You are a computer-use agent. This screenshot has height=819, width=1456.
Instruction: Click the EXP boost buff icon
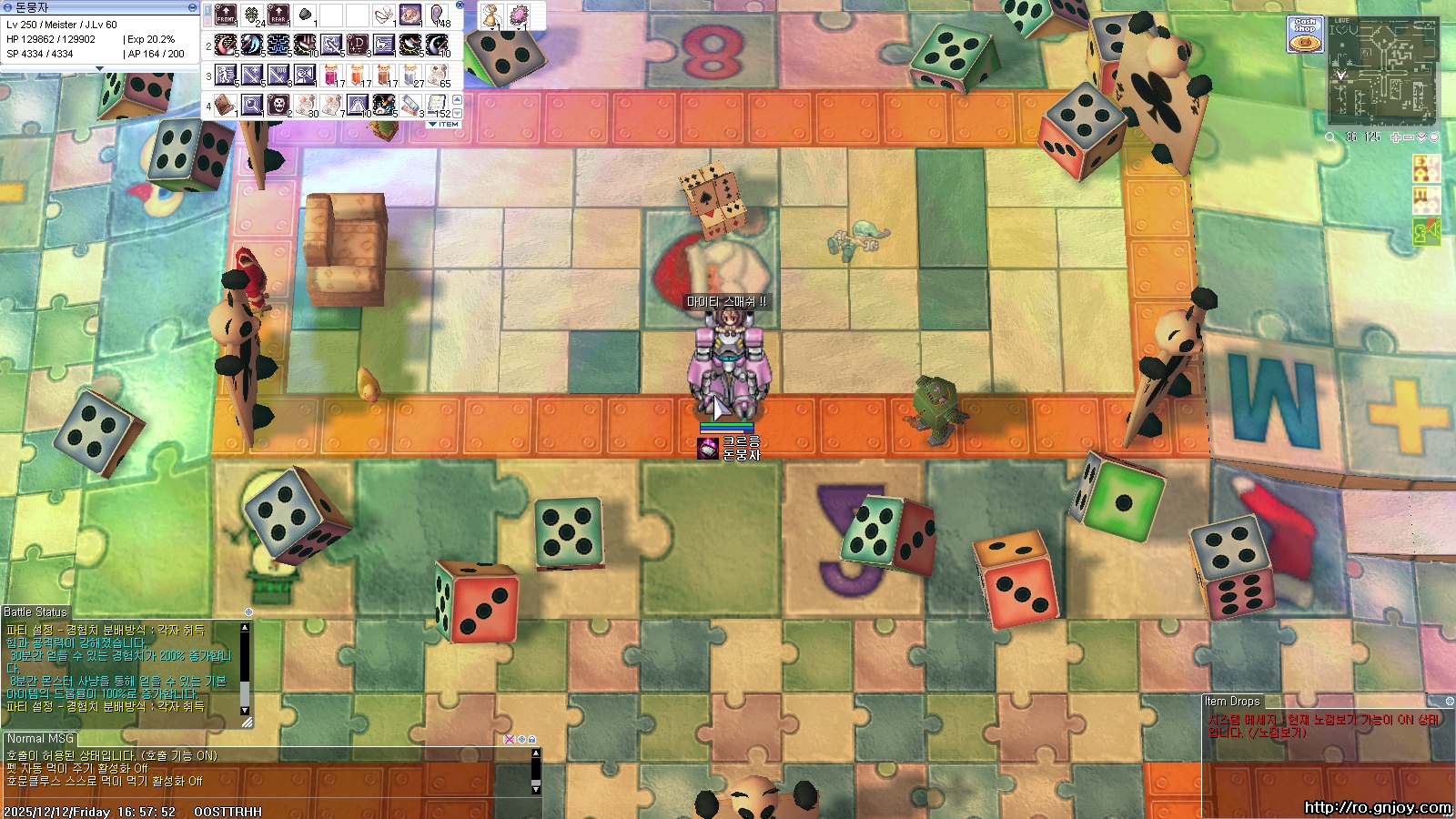pyautogui.click(x=1425, y=169)
